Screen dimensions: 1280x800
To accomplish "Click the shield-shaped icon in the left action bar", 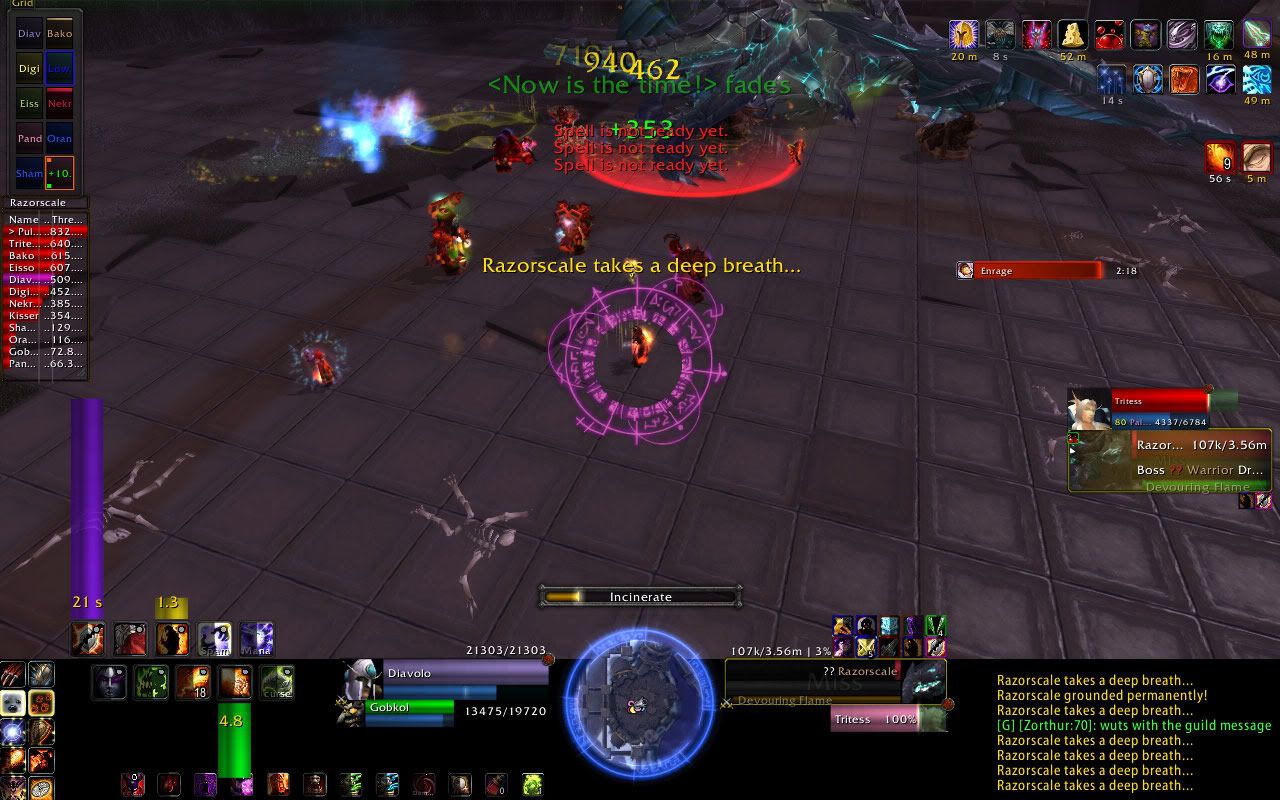I will pyautogui.click(x=40, y=732).
